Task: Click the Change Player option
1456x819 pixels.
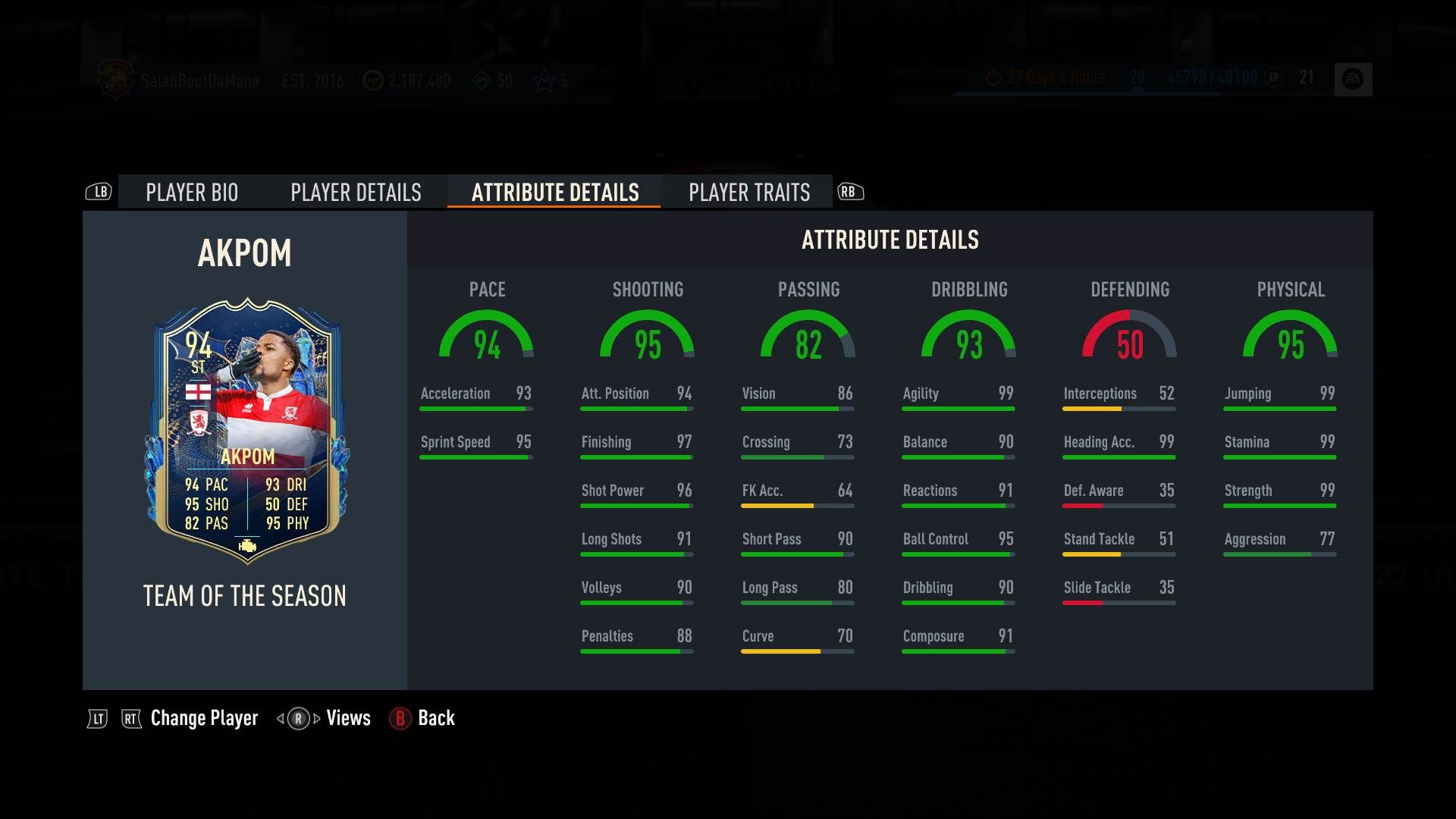Action: coord(204,718)
